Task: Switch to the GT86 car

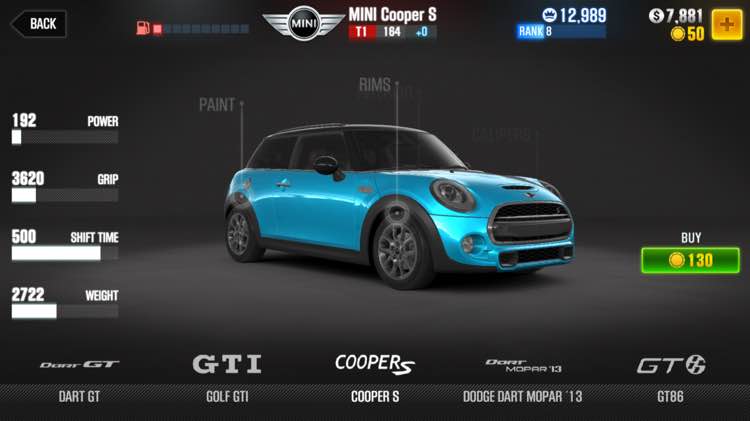Action: [x=670, y=378]
